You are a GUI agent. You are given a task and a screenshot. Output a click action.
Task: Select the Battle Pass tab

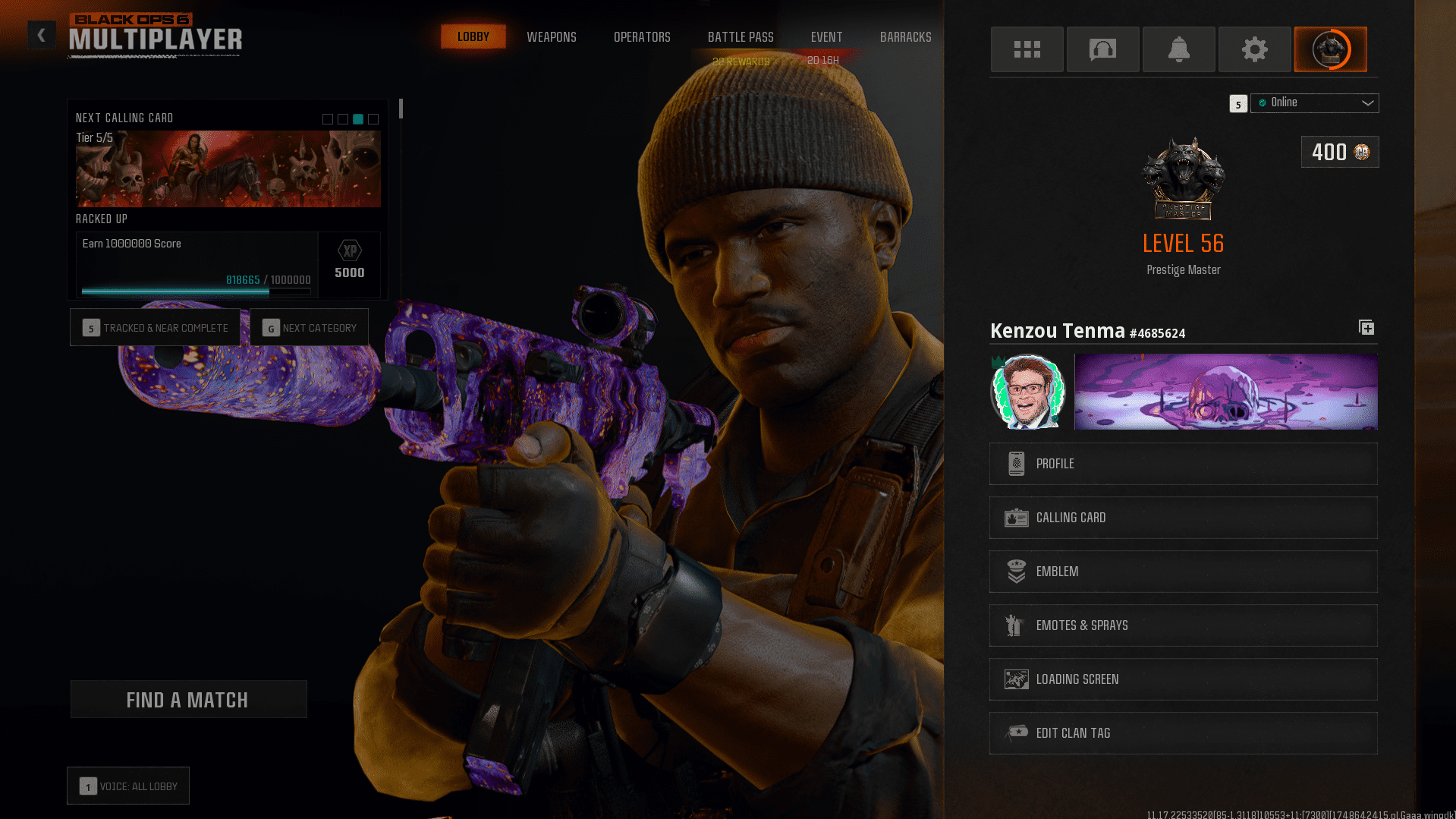740,36
